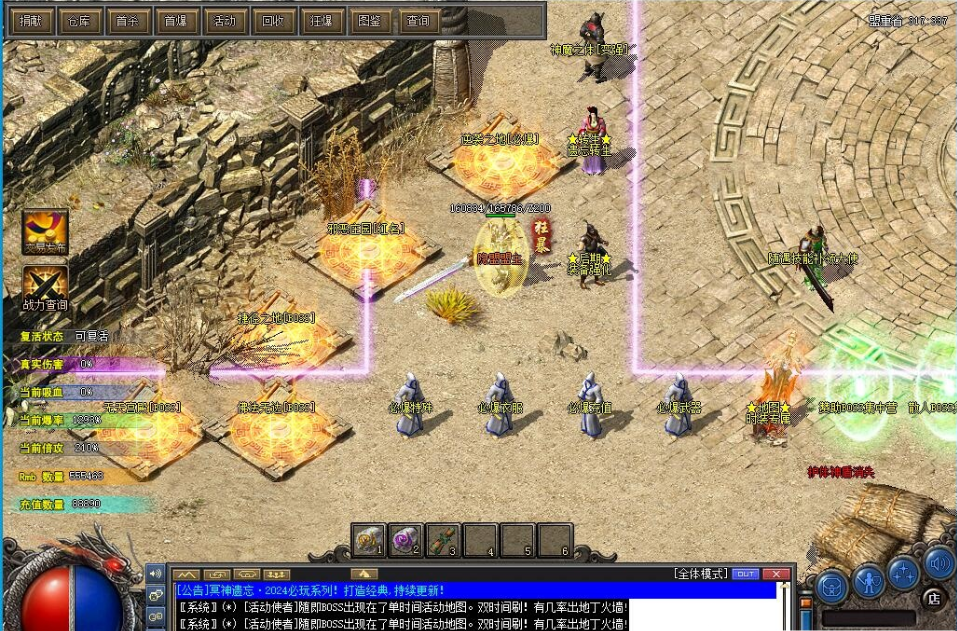Open the 图鉴 codex
Viewport: 957px width, 631px height.
tap(367, 20)
